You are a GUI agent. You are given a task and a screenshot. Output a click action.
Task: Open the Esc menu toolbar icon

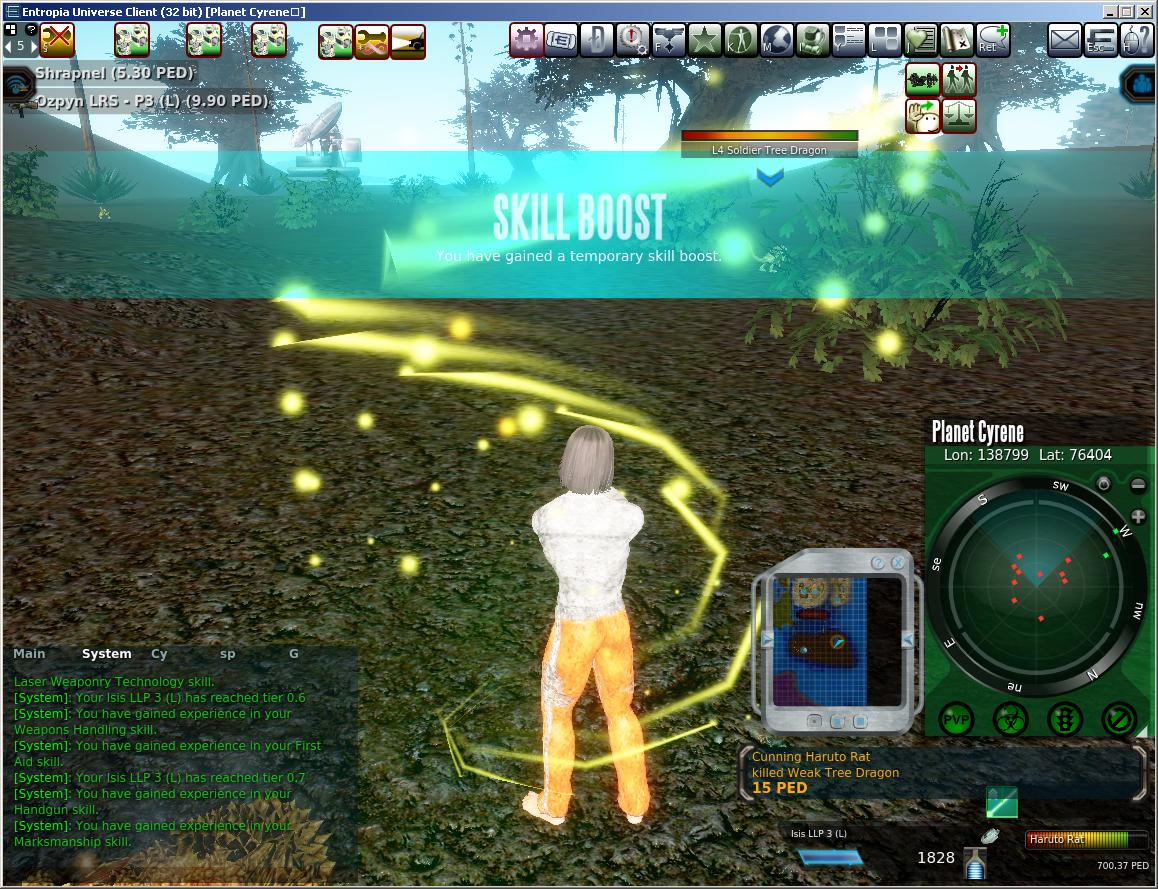(x=1101, y=41)
